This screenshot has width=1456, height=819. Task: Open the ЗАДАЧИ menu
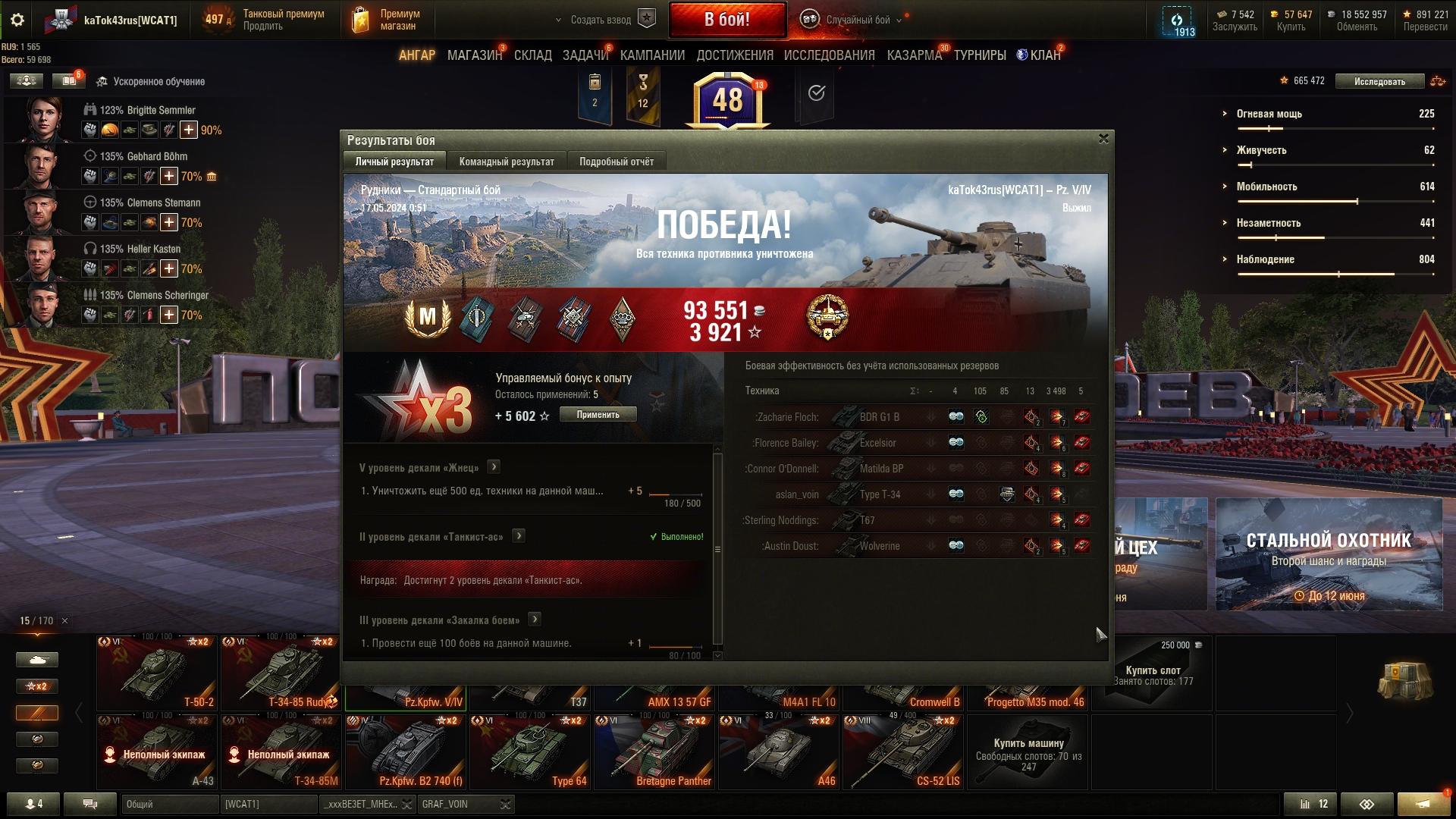585,55
